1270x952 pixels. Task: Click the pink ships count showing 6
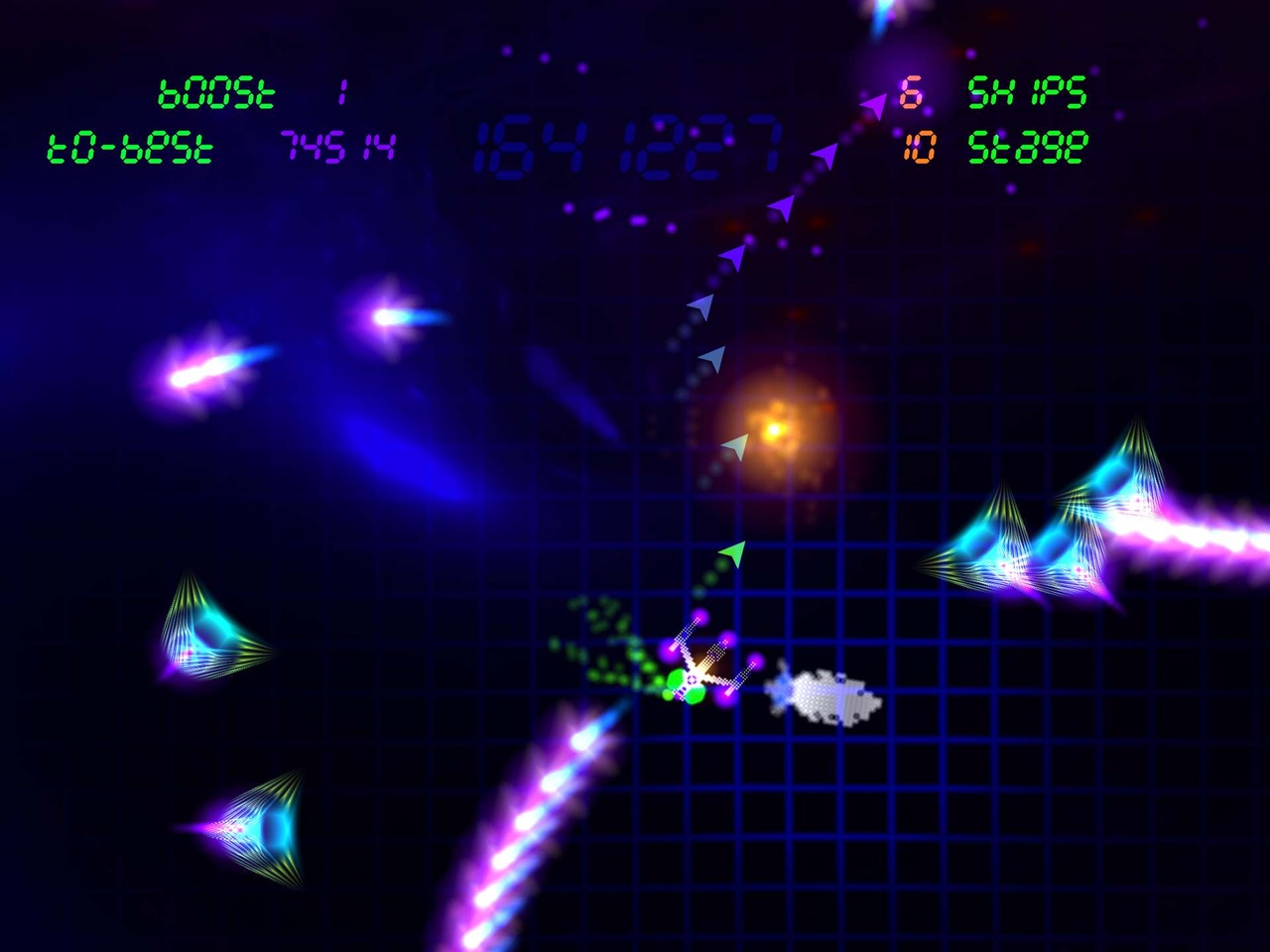click(x=913, y=94)
